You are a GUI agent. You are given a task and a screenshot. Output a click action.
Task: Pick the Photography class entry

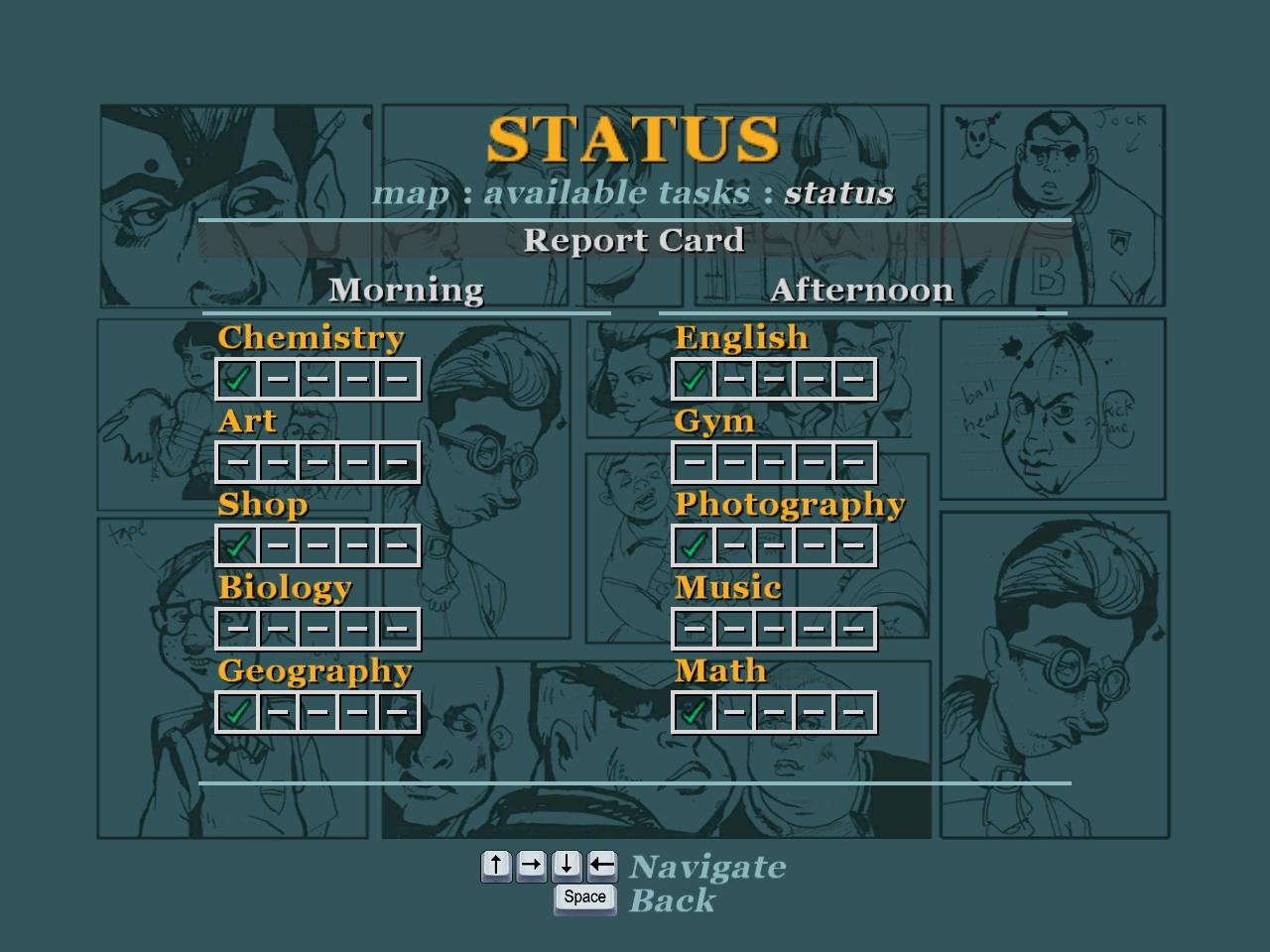click(x=790, y=505)
